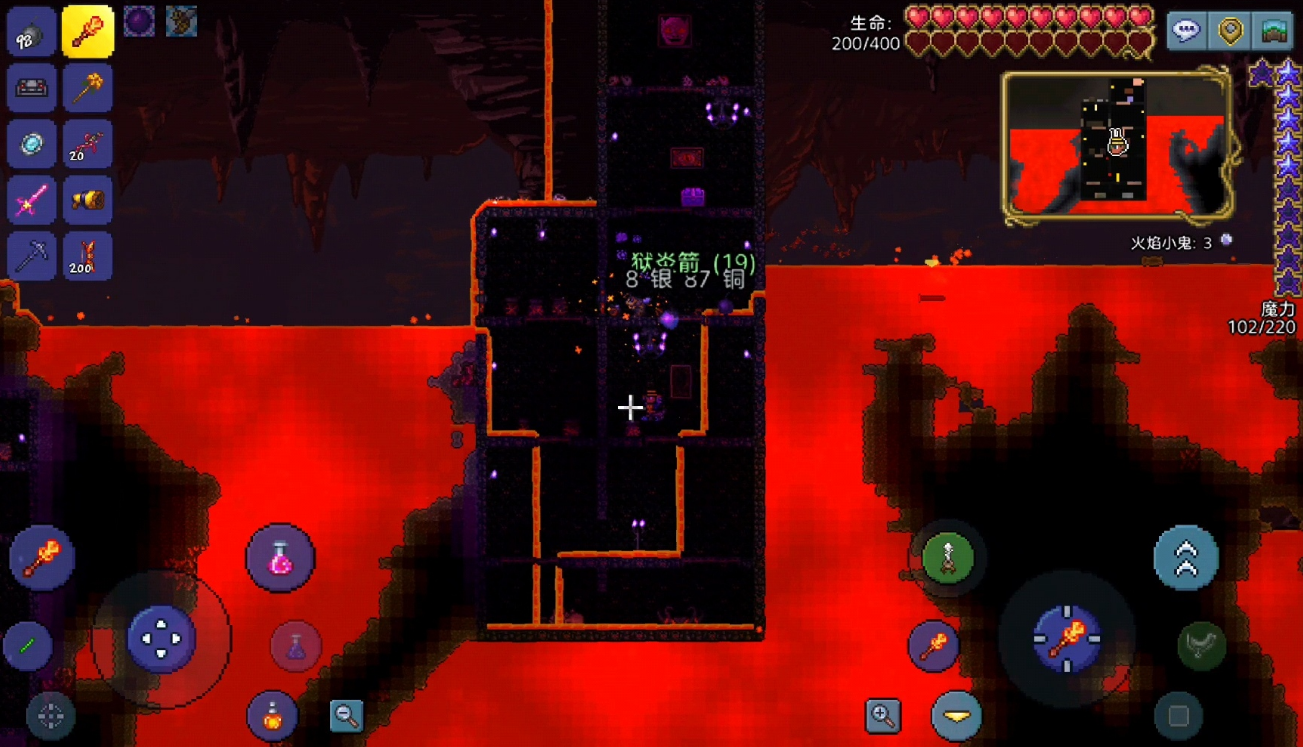Tap the map pin marker button
This screenshot has height=747, width=1303.
coord(1230,31)
